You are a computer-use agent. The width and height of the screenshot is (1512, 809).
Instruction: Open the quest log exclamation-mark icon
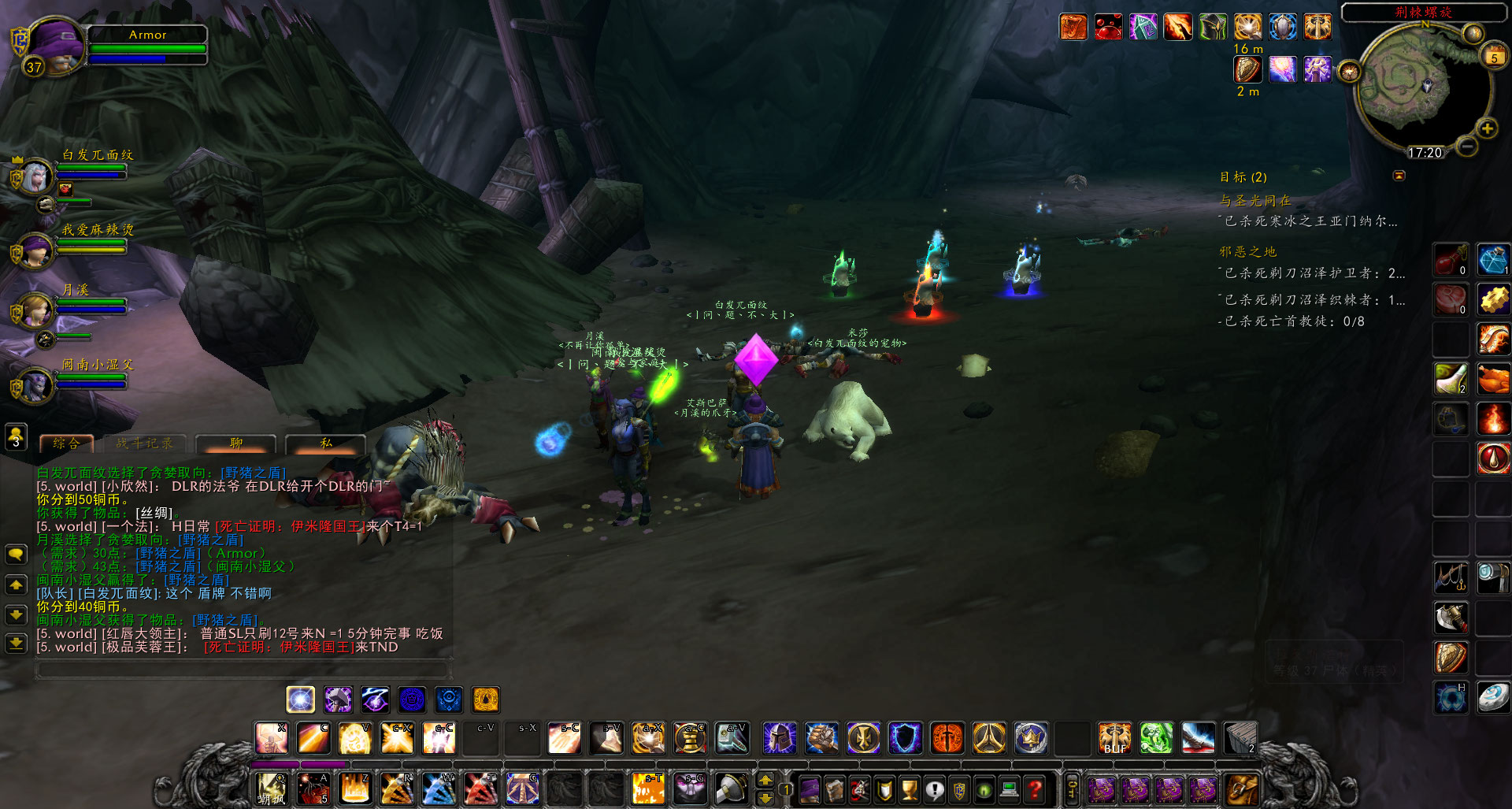pos(935,791)
